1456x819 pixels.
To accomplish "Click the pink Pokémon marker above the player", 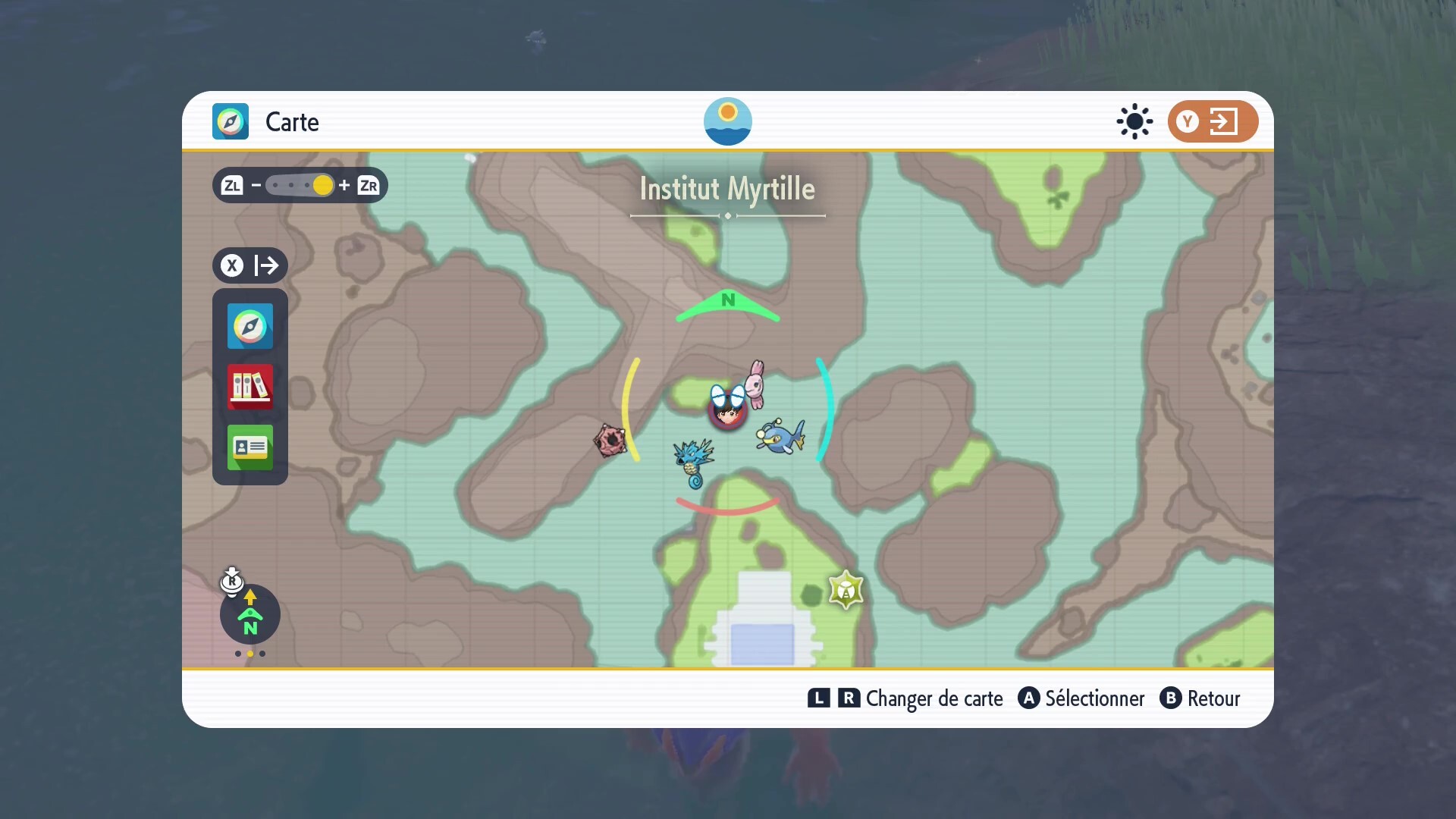I will coord(758,383).
